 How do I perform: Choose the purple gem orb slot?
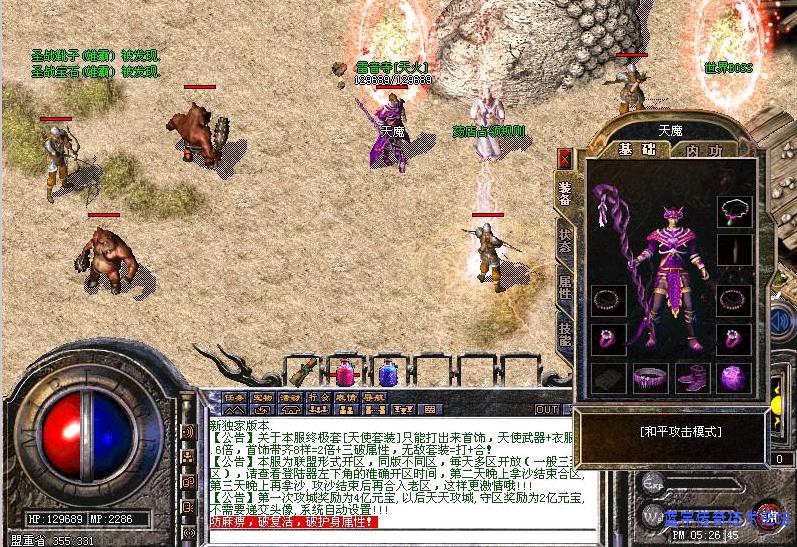[733, 378]
